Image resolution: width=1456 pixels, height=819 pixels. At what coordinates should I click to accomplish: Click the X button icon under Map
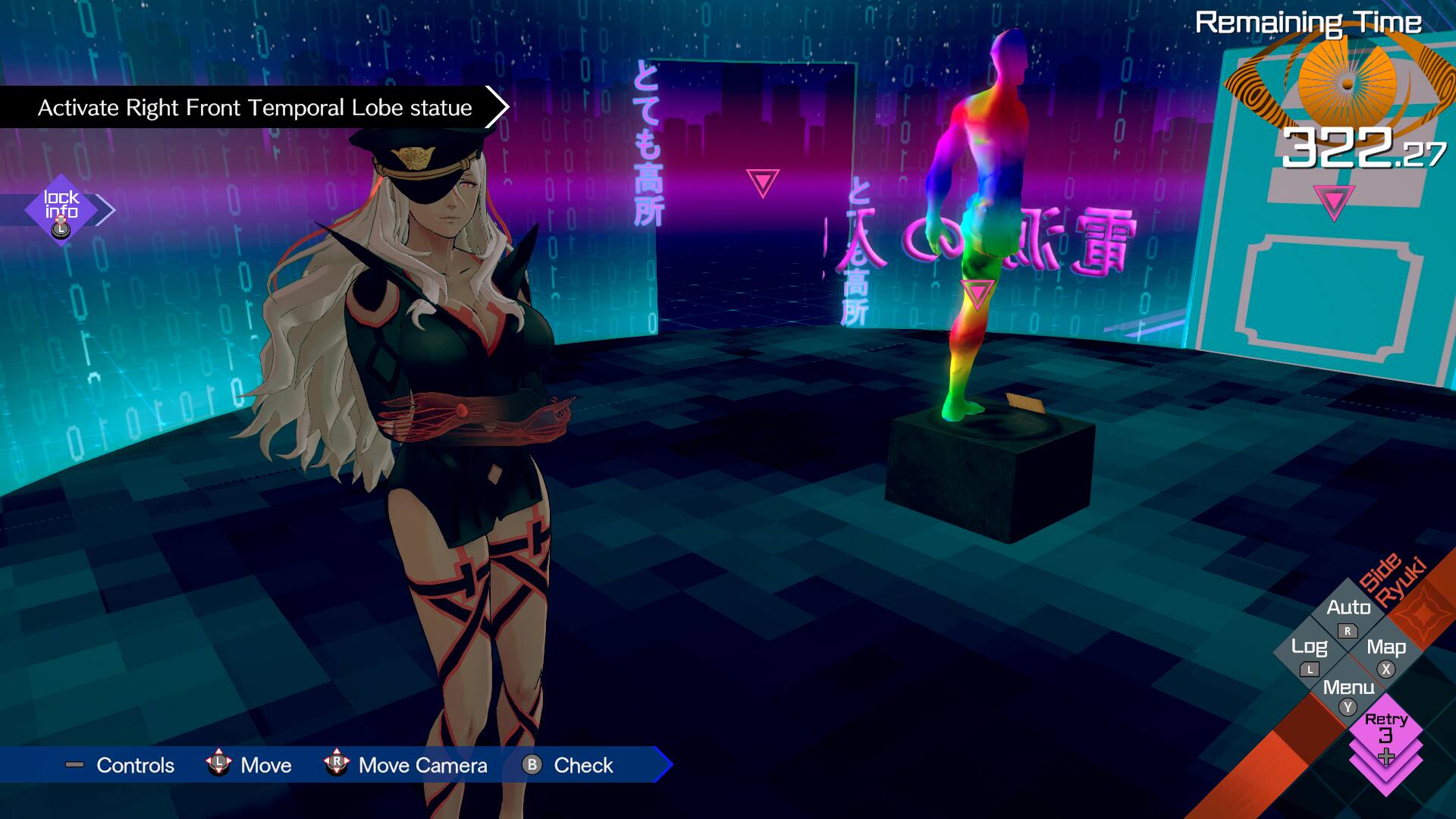tap(1386, 669)
